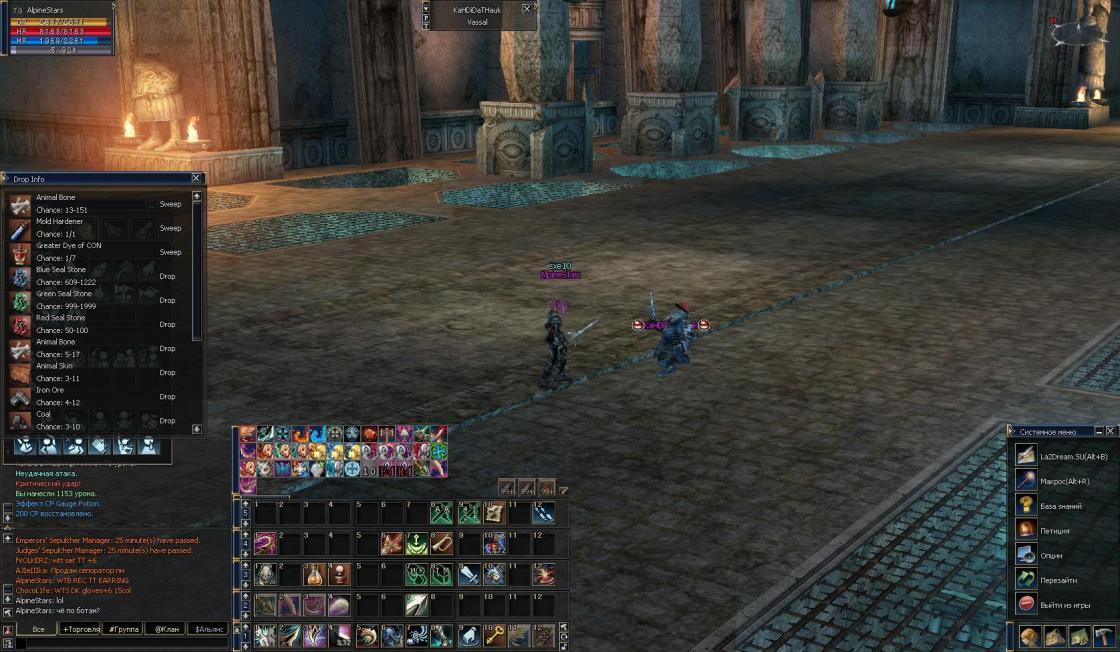The height and width of the screenshot is (652, 1120).
Task: Minimize the Системное меню window
Action: coord(1100,431)
